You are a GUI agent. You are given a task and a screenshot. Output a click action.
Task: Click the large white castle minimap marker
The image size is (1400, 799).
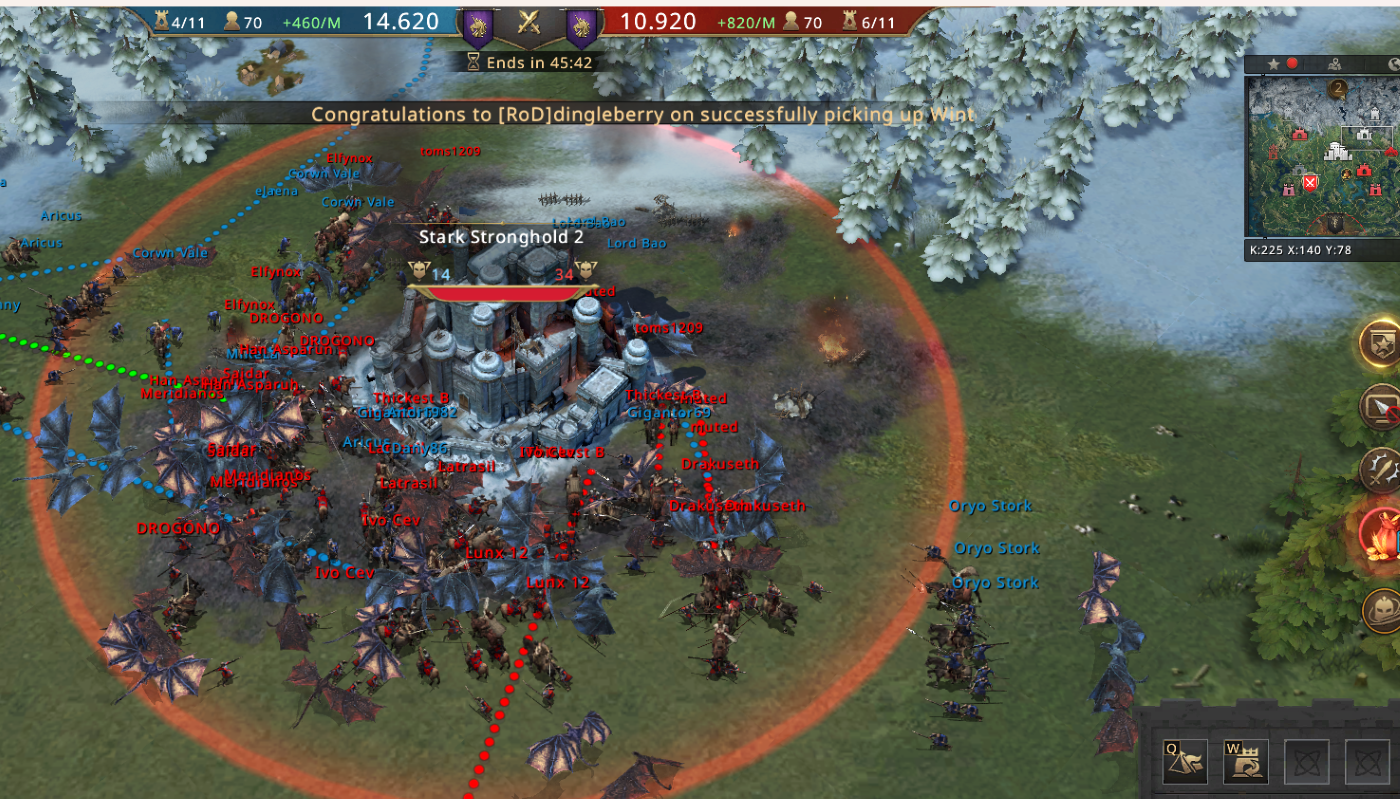(1338, 152)
